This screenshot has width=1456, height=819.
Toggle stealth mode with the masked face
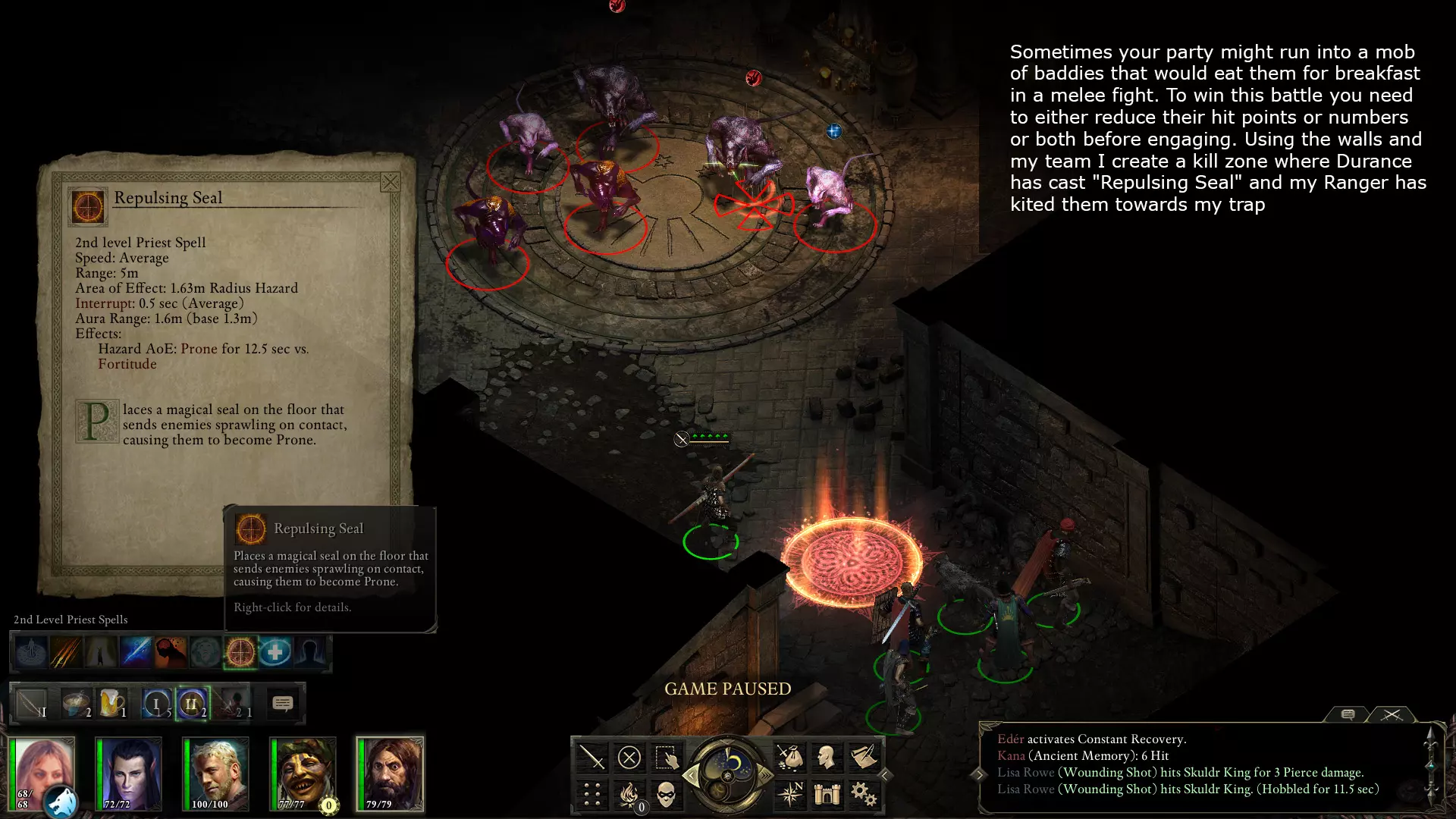[667, 795]
